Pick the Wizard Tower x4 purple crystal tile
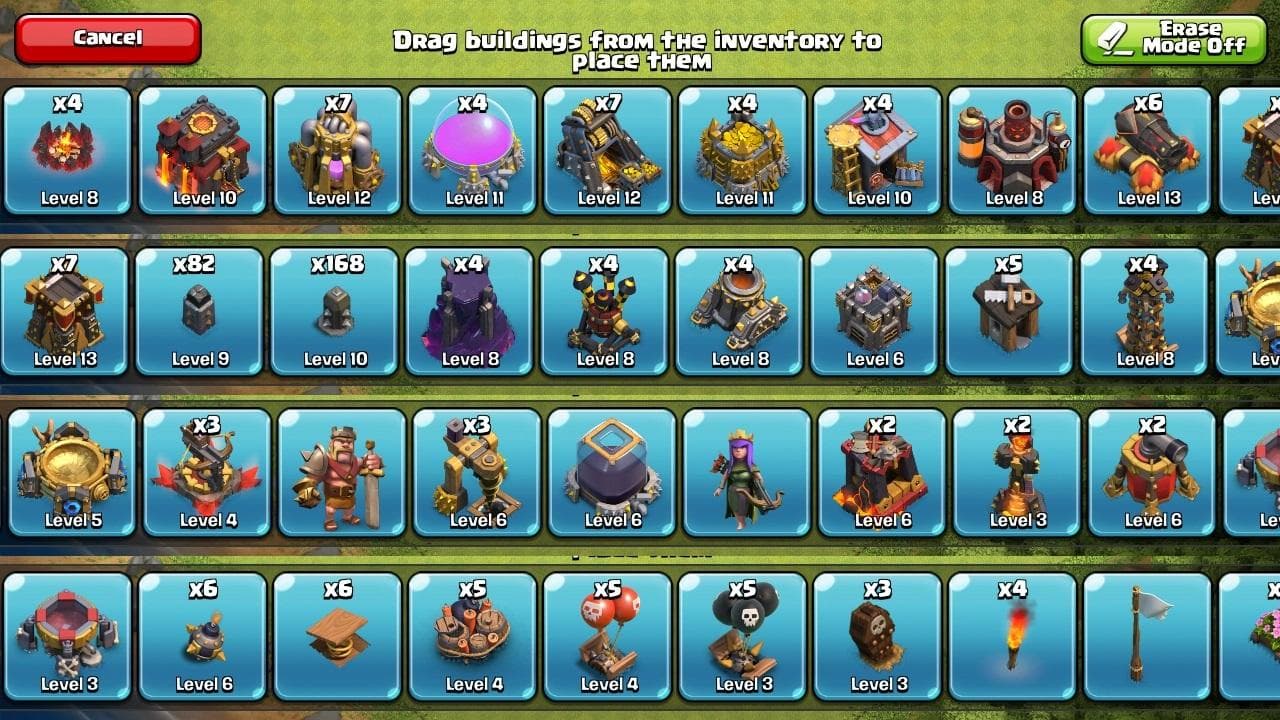This screenshot has width=1280, height=720. (470, 311)
